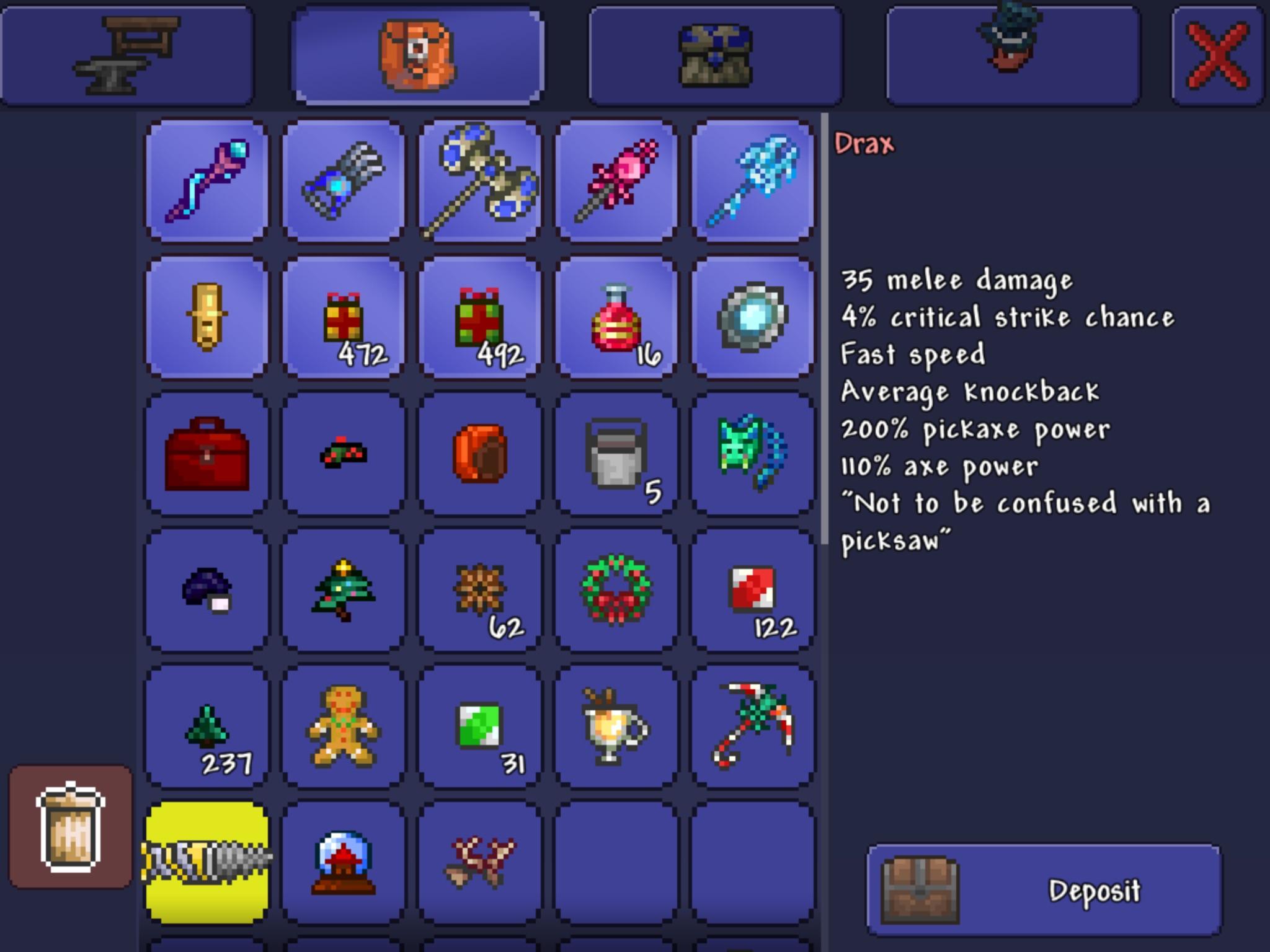The width and height of the screenshot is (1270, 952).
Task: Open the crafting tab with the anvil
Action: pos(127,53)
